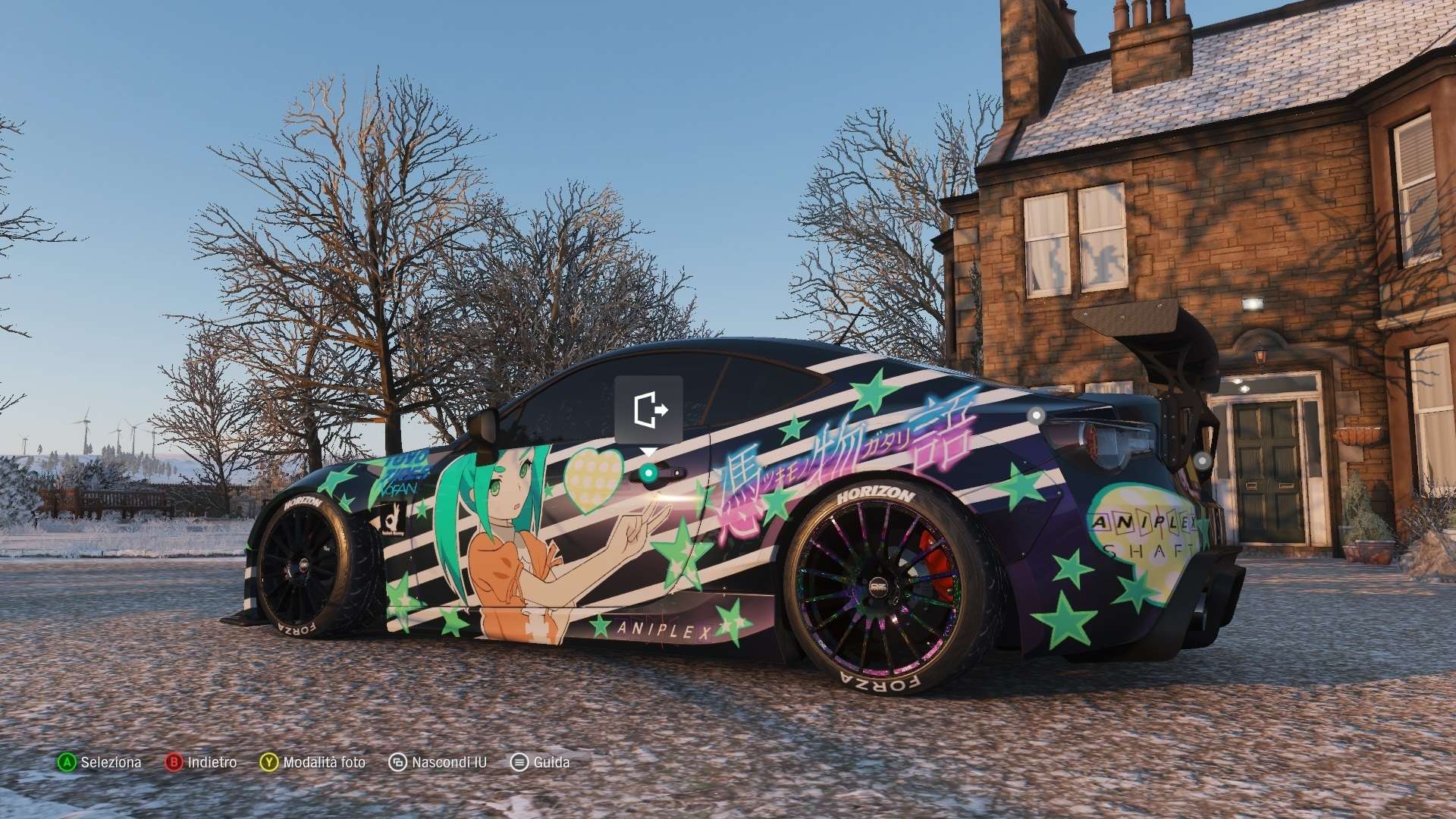Select the gray hotspot left of the tail light
Screen dimensions: 1456x819
tap(1036, 415)
